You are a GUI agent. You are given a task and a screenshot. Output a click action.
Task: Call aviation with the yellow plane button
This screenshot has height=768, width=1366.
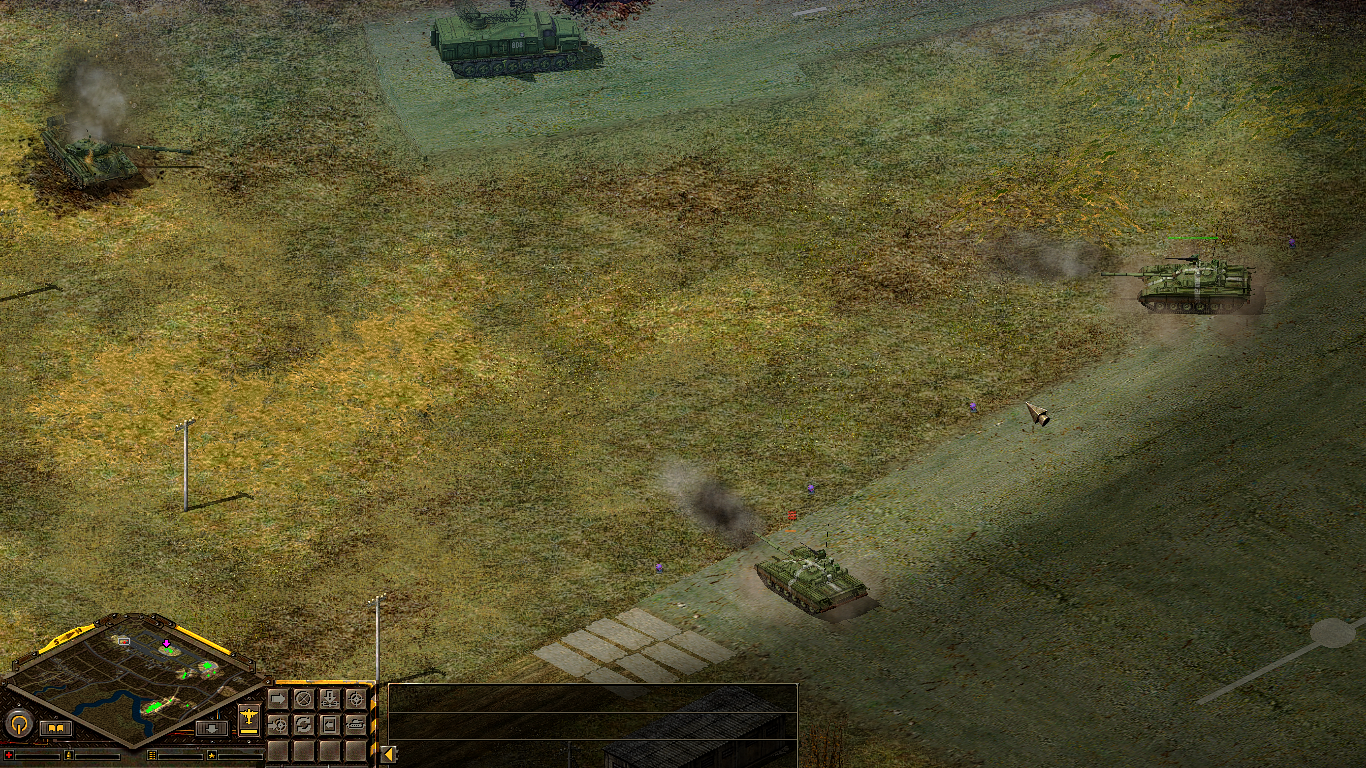(249, 719)
